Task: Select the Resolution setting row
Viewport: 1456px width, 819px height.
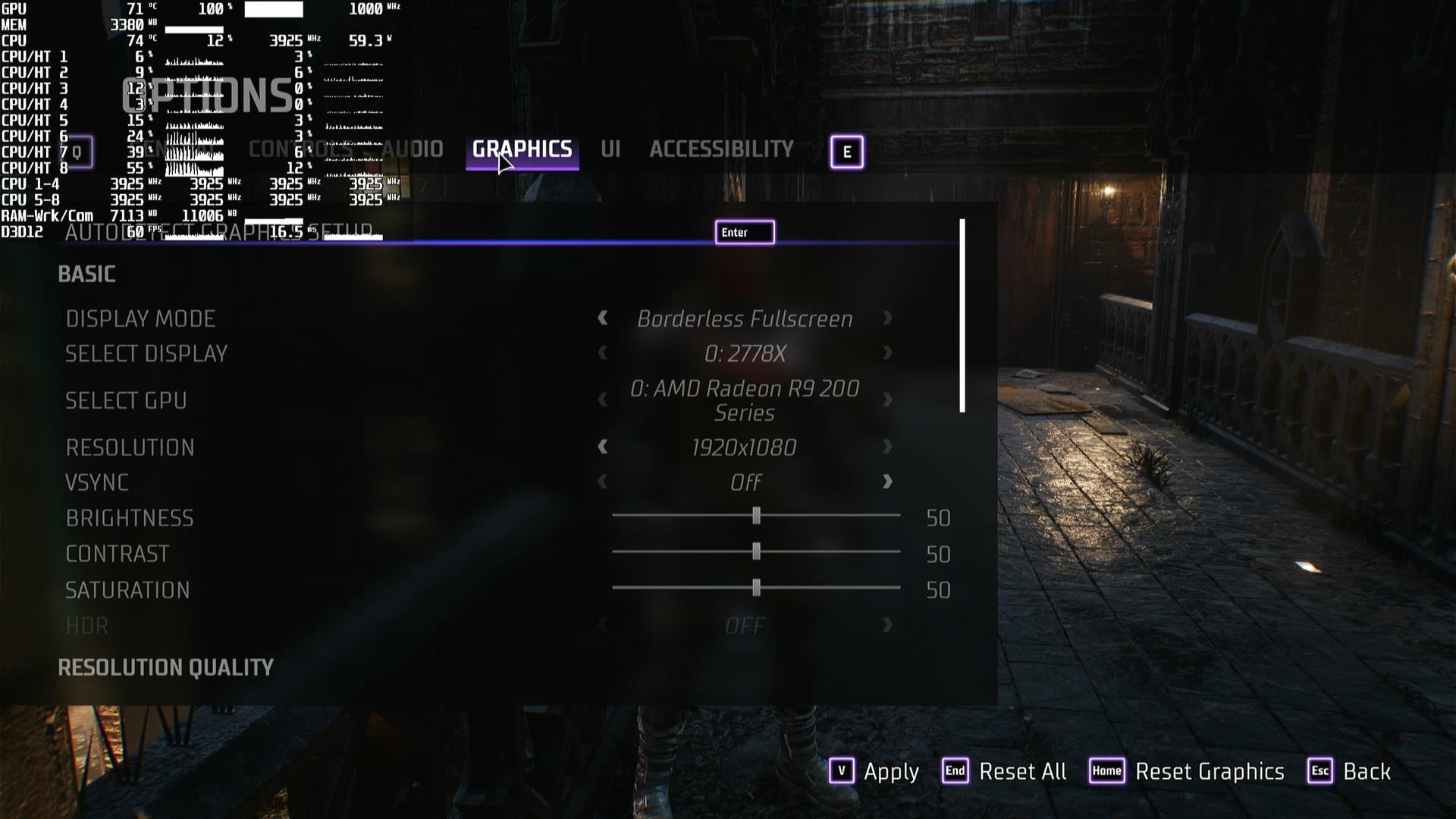Action: pyautogui.click(x=130, y=447)
